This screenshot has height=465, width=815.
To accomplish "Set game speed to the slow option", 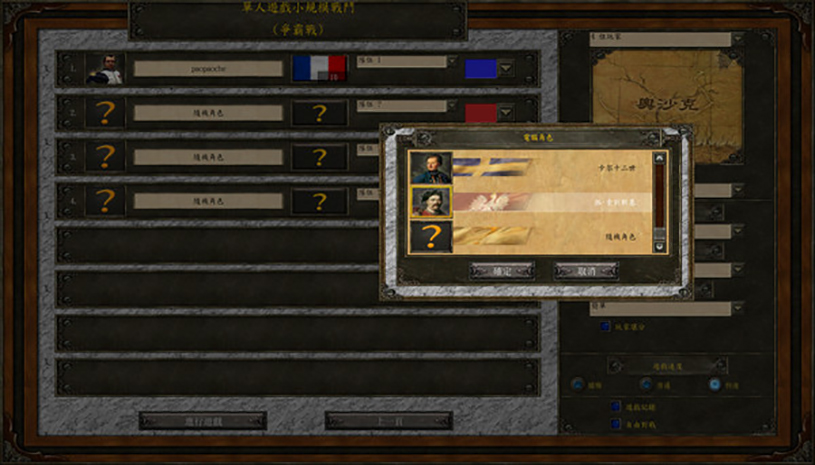I will pyautogui.click(x=579, y=385).
